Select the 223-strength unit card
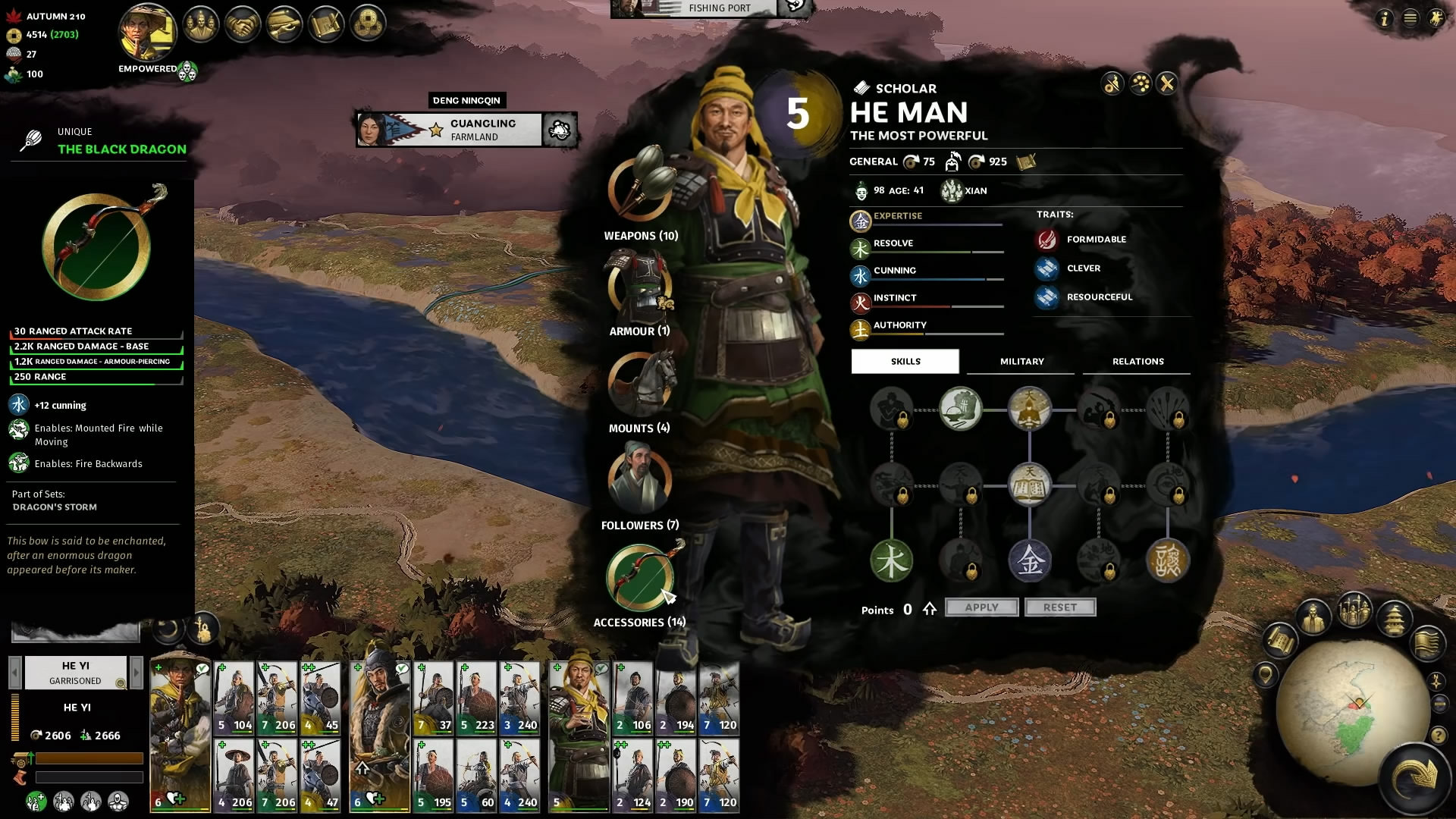This screenshot has width=1456, height=819. (x=476, y=698)
